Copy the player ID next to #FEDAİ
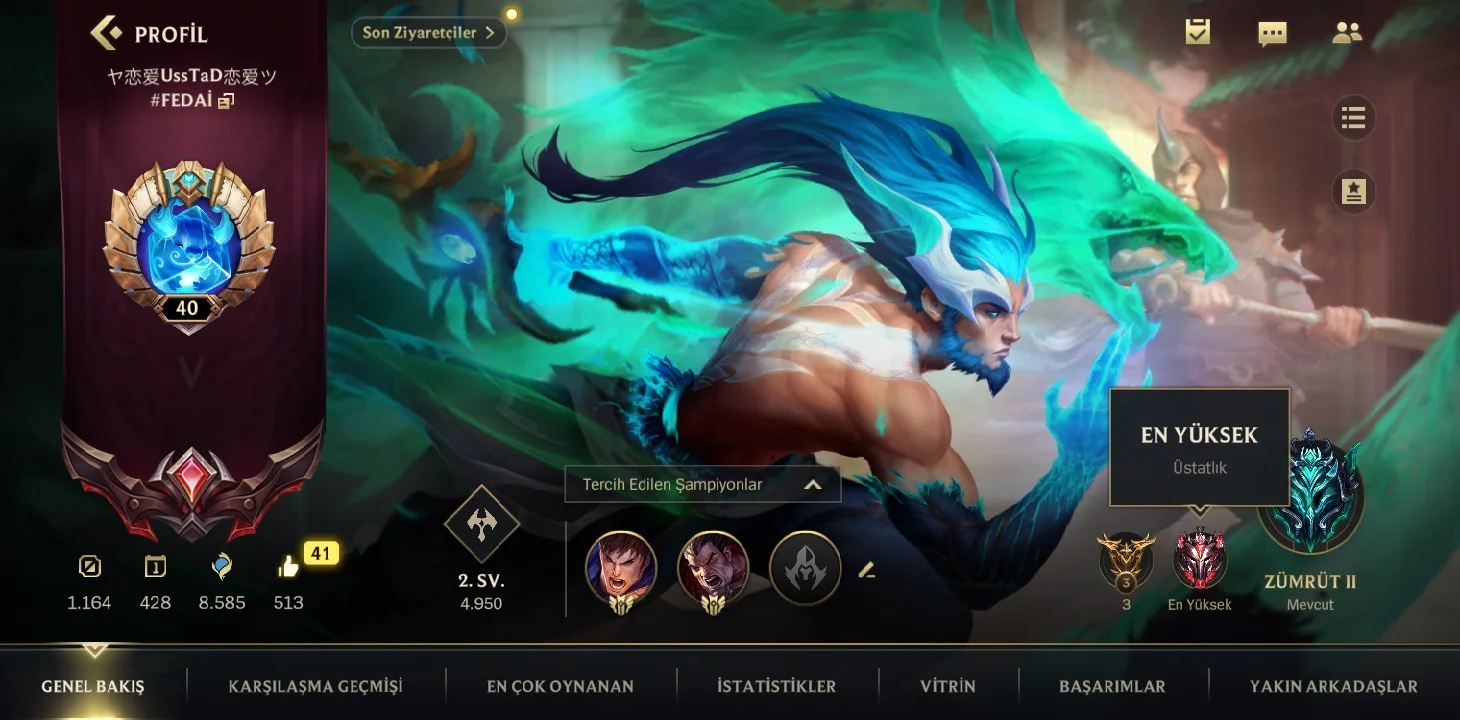 point(226,101)
